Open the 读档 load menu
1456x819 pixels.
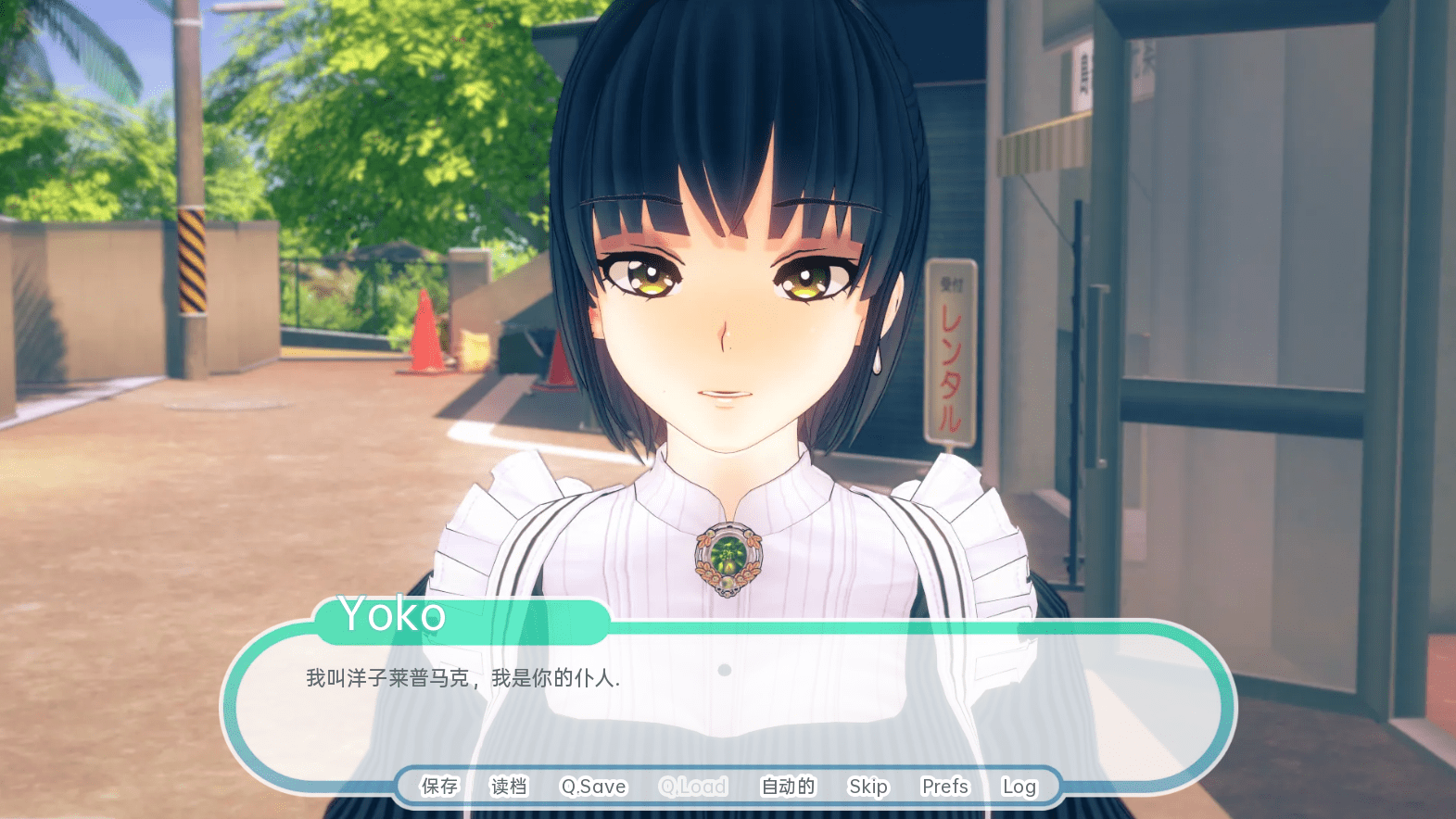point(509,787)
